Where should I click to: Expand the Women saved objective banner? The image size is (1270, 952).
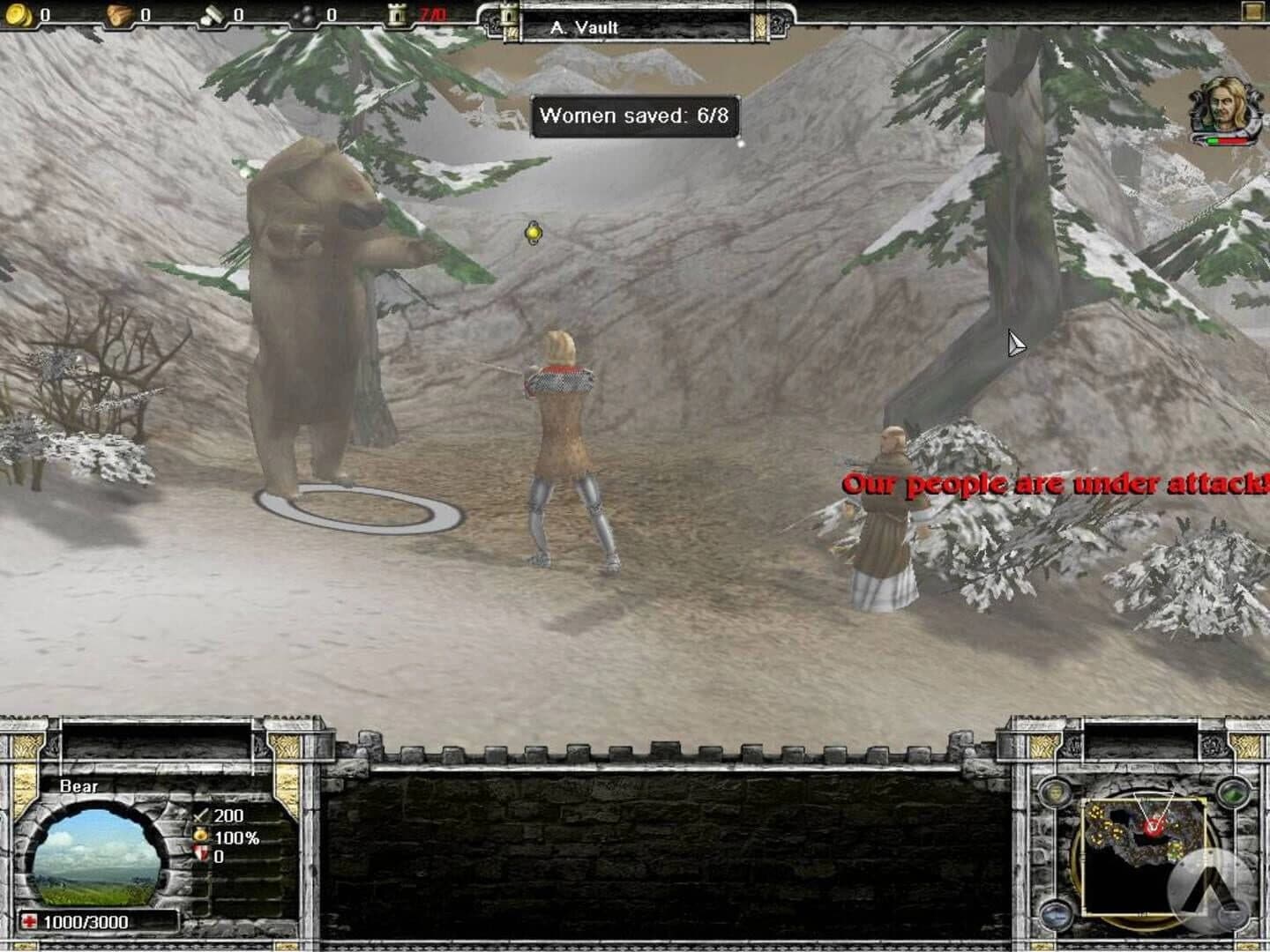tap(637, 115)
